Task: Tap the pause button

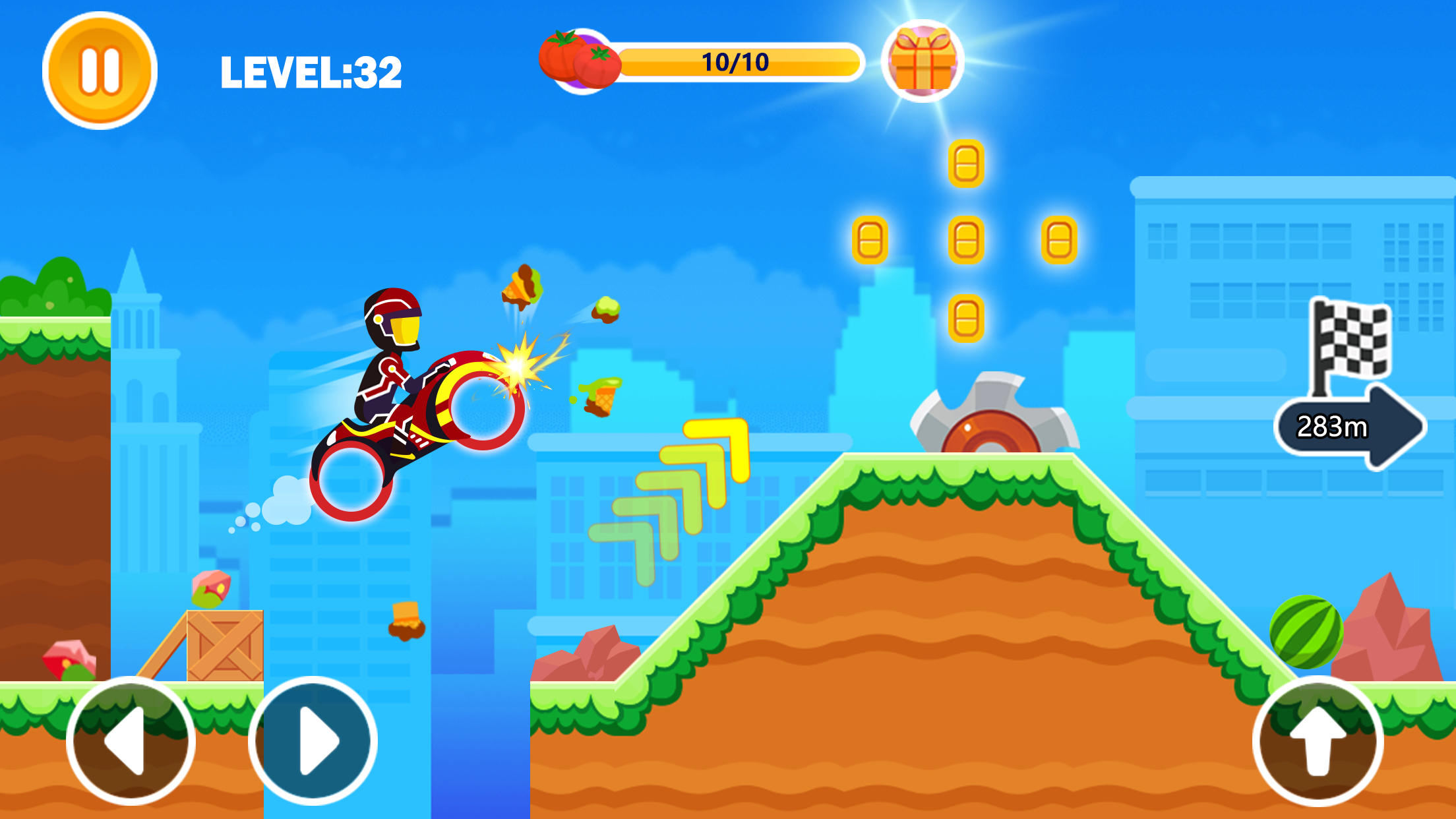Action: (100, 69)
